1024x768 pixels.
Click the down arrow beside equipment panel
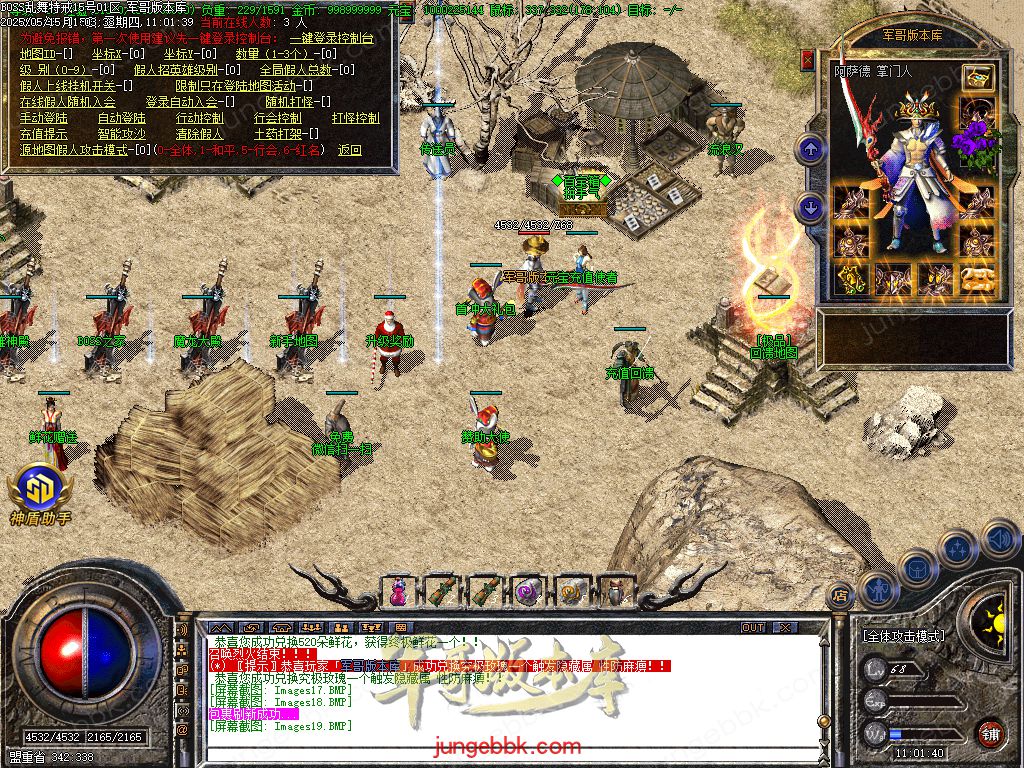click(809, 207)
